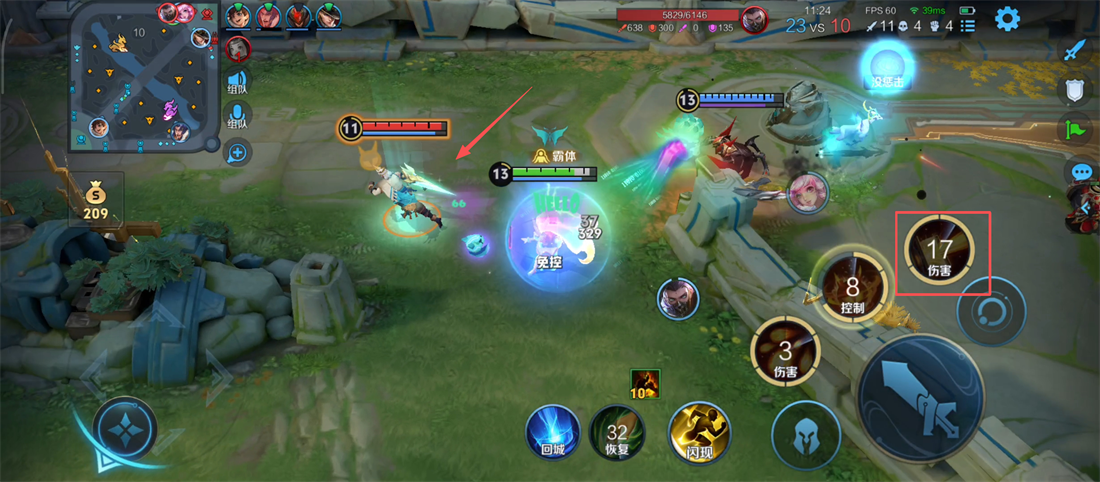Viewport: 1100px width, 482px height.
Task: Select the helmet minion-attack button
Action: 806,434
